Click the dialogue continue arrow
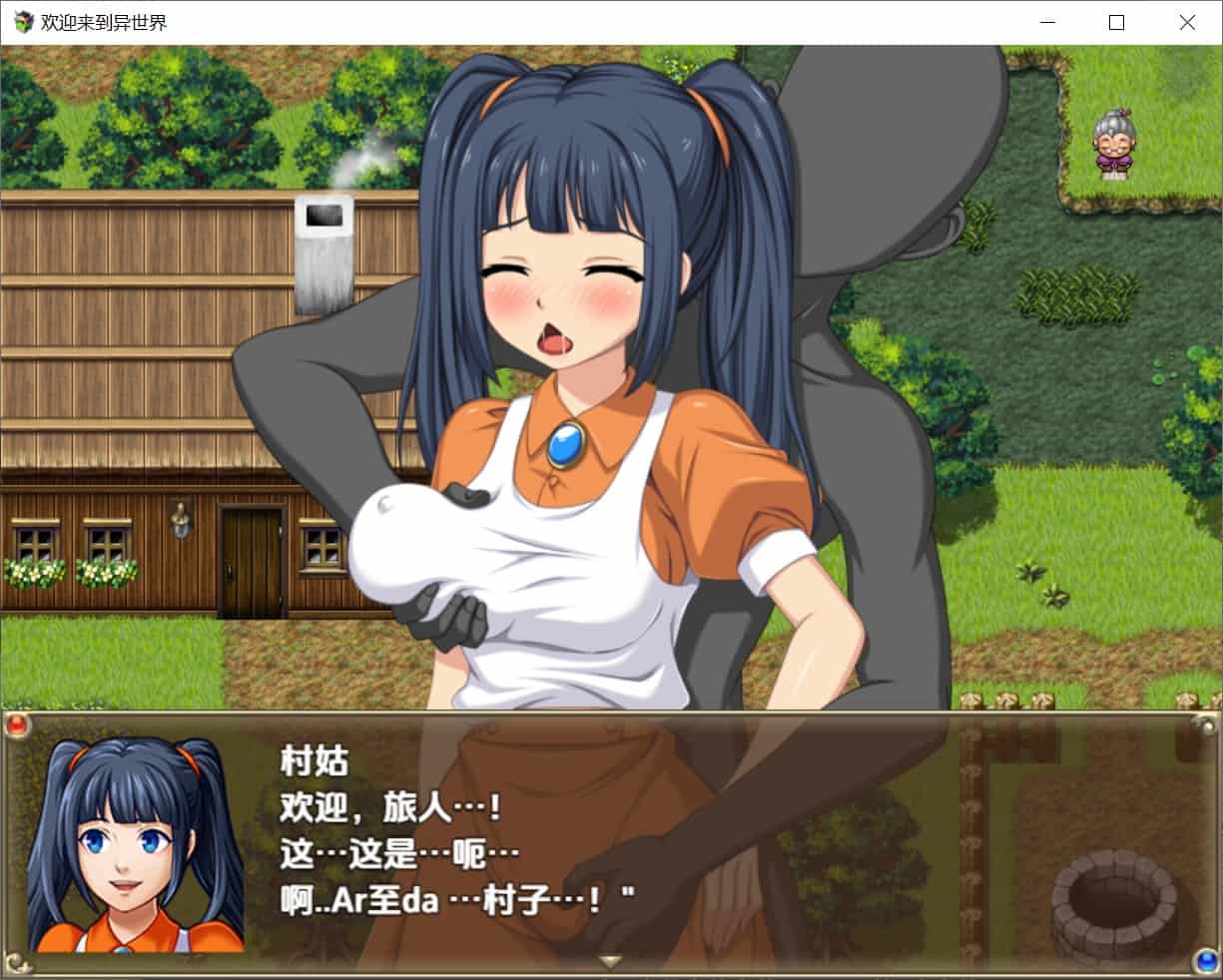This screenshot has width=1223, height=980. [x=610, y=962]
